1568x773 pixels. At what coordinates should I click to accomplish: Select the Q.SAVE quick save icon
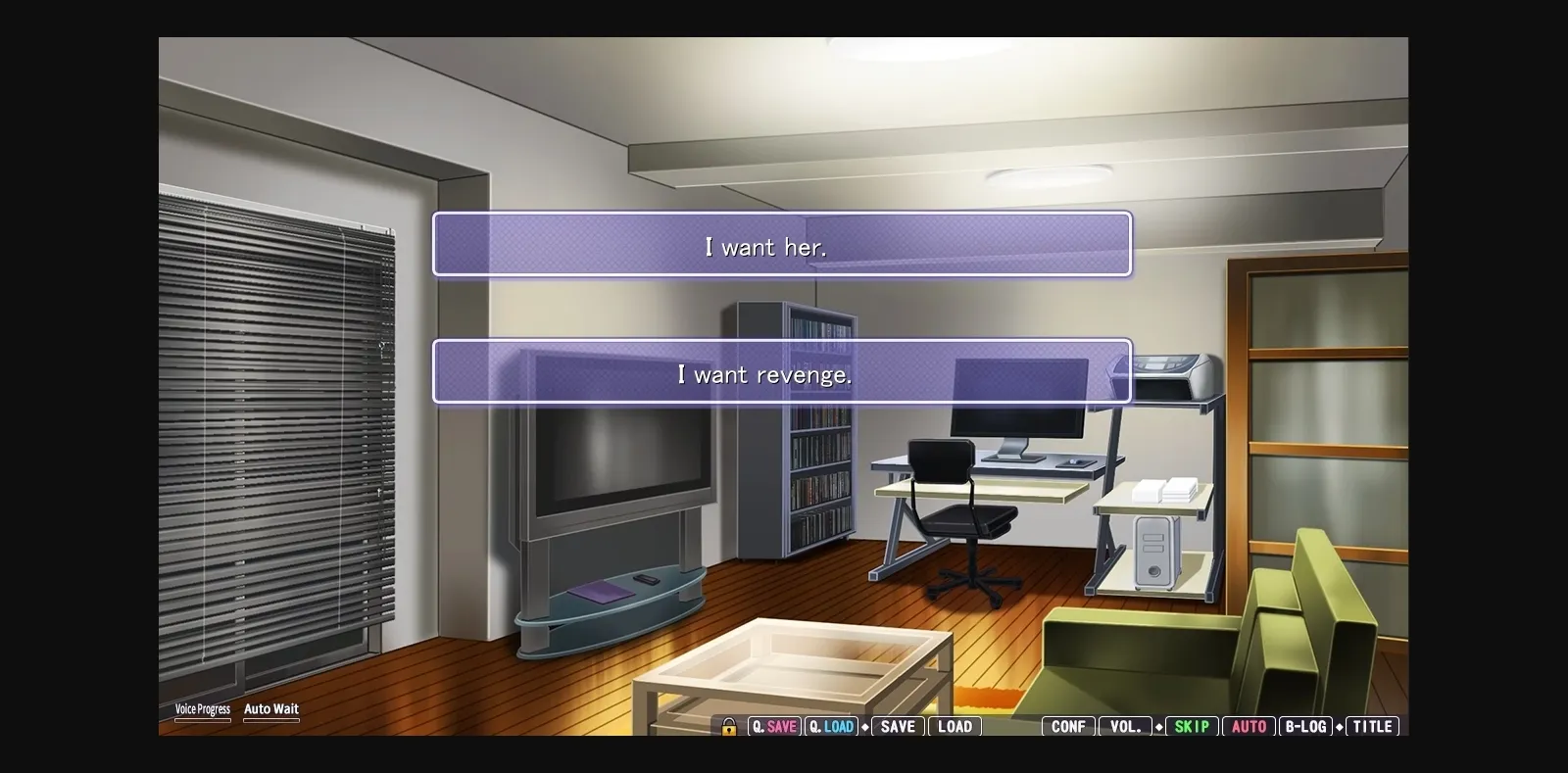774,727
